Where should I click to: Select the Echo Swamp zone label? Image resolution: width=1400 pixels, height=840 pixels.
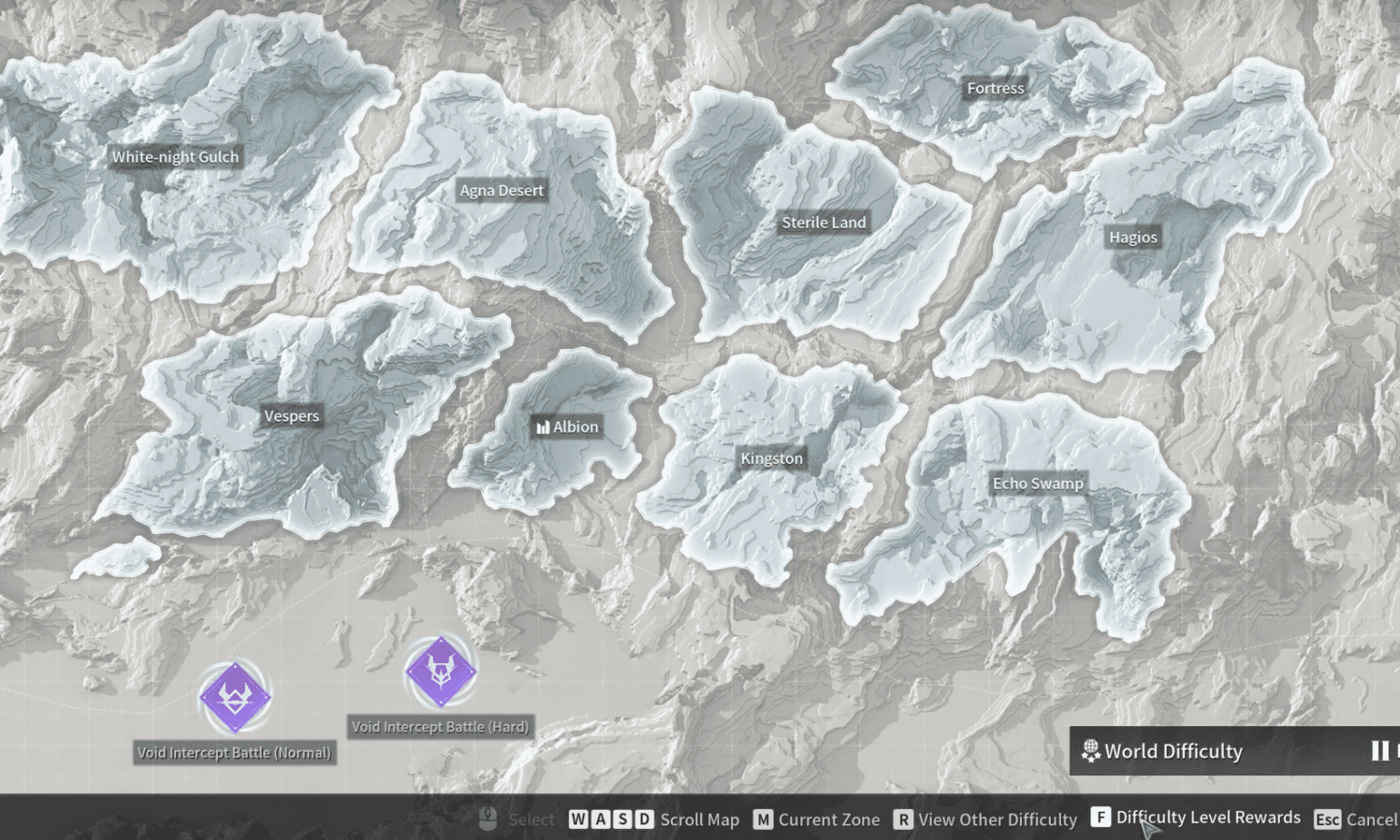pos(1040,483)
